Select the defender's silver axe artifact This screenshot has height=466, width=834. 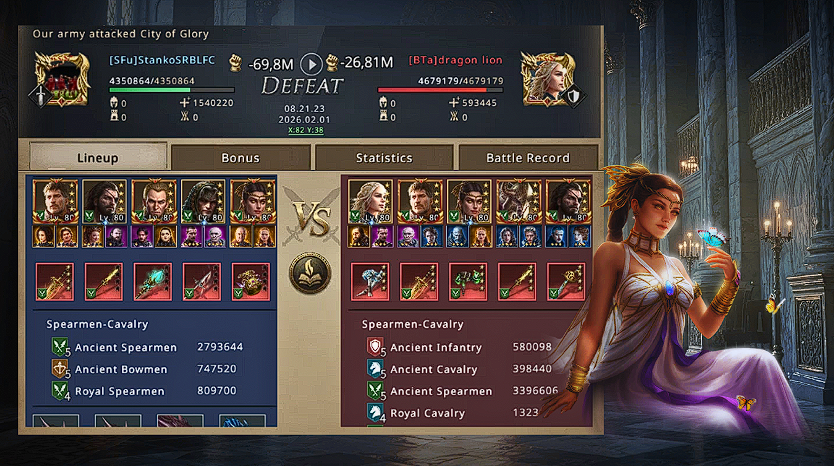pyautogui.click(x=369, y=281)
